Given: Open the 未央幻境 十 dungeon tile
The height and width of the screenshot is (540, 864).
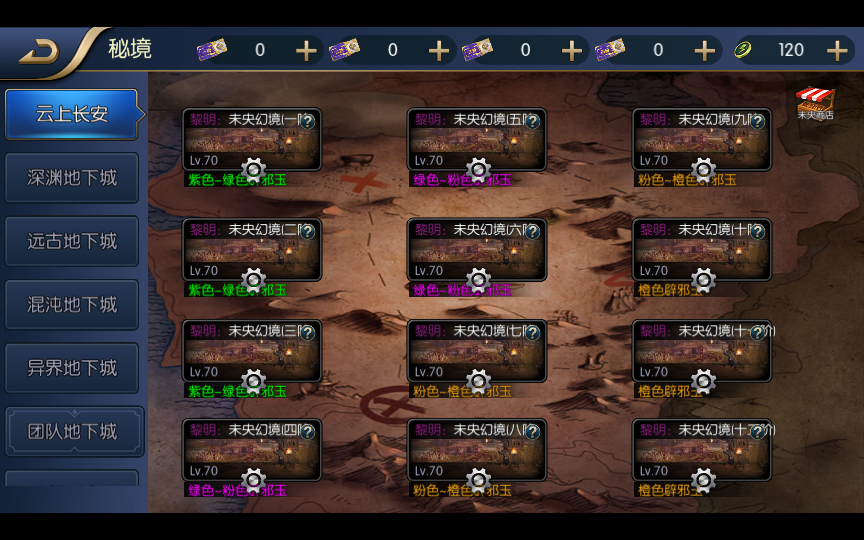Looking at the screenshot, I should point(701,251).
